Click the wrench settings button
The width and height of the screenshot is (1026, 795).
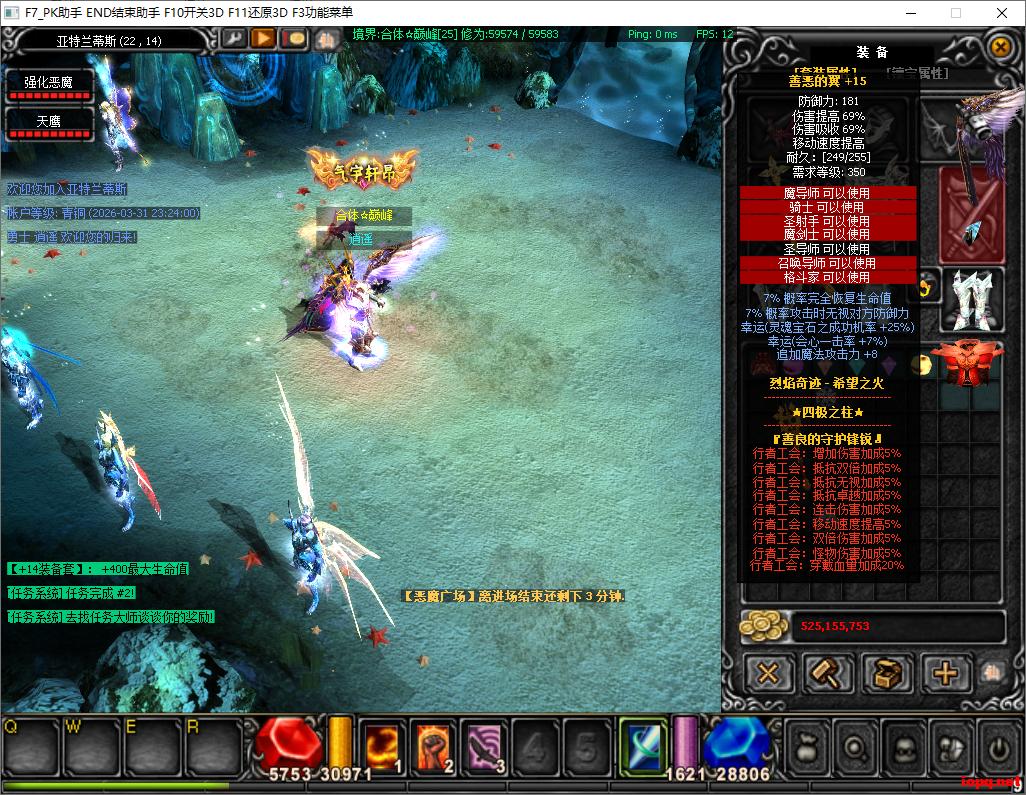point(233,39)
